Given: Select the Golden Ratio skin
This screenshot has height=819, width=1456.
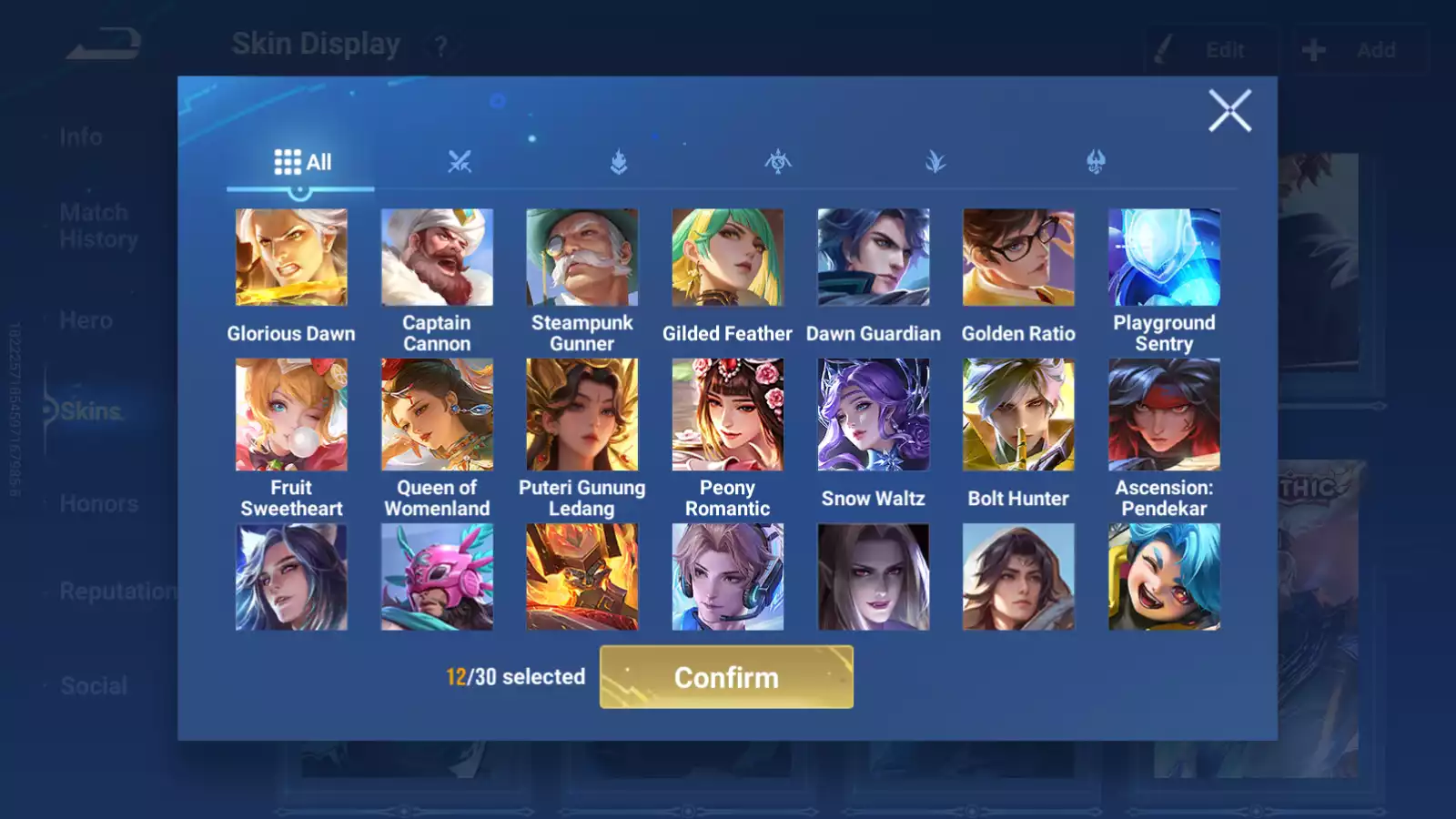Looking at the screenshot, I should (x=1018, y=258).
